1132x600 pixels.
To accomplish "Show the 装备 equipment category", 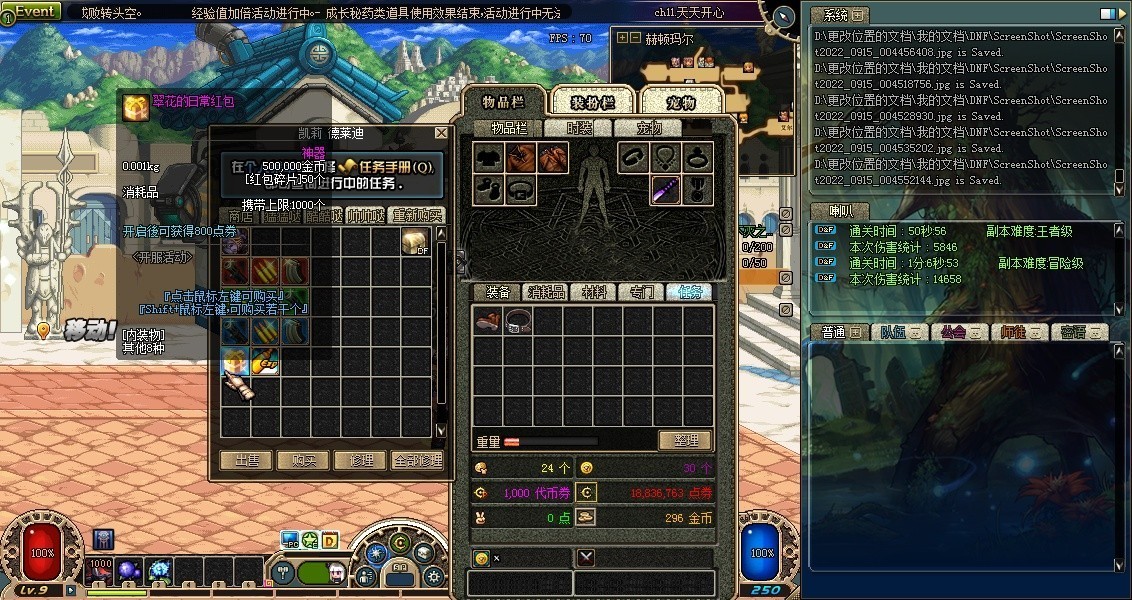I will pyautogui.click(x=498, y=292).
